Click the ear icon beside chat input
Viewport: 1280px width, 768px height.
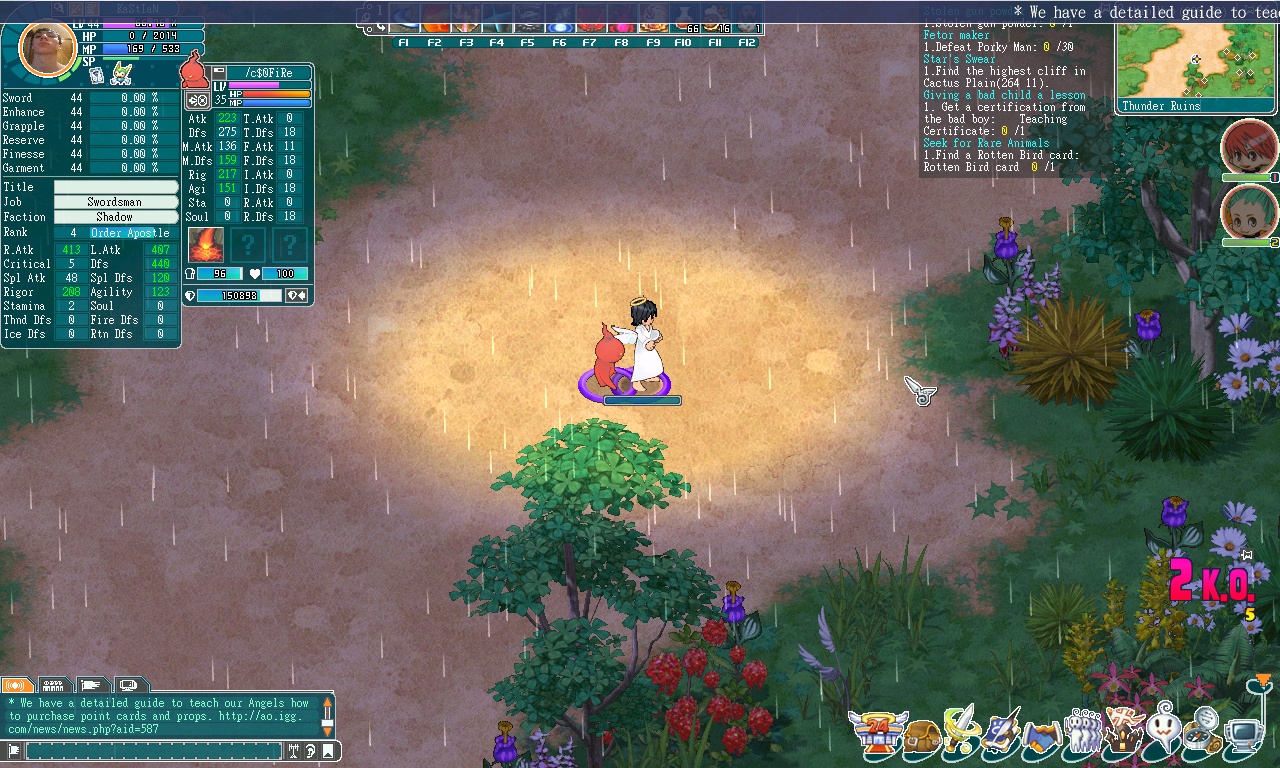pyautogui.click(x=310, y=751)
